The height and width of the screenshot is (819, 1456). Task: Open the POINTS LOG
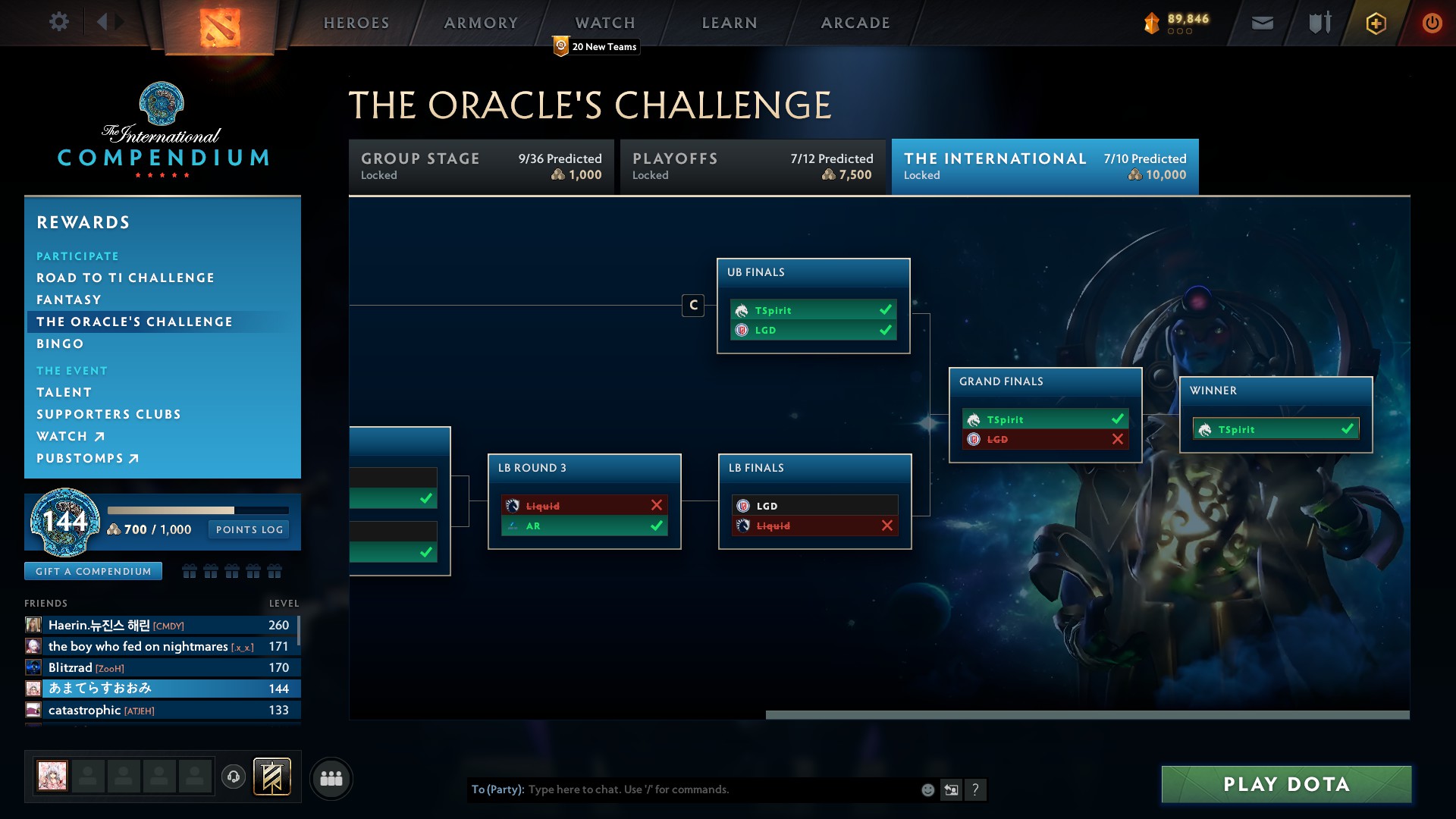point(249,529)
